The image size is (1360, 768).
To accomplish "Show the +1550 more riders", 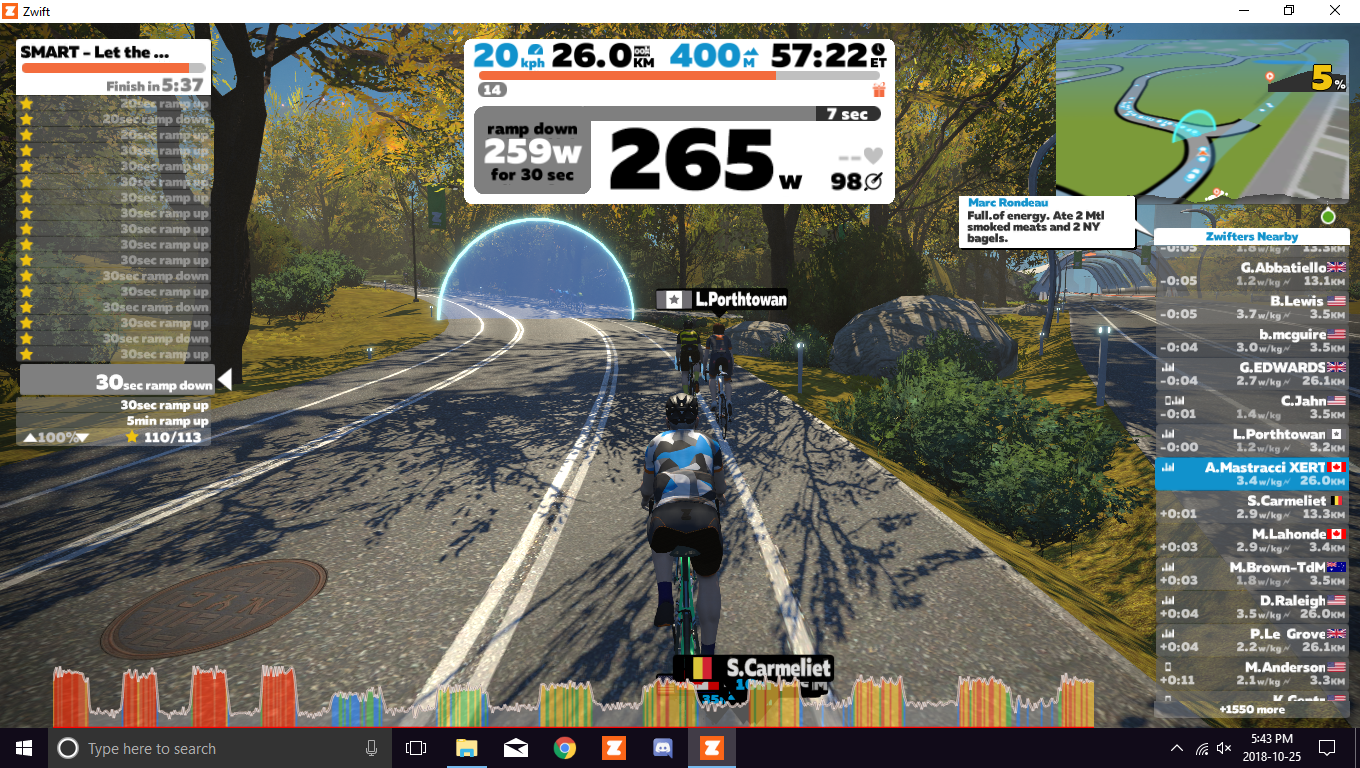I will click(1252, 709).
